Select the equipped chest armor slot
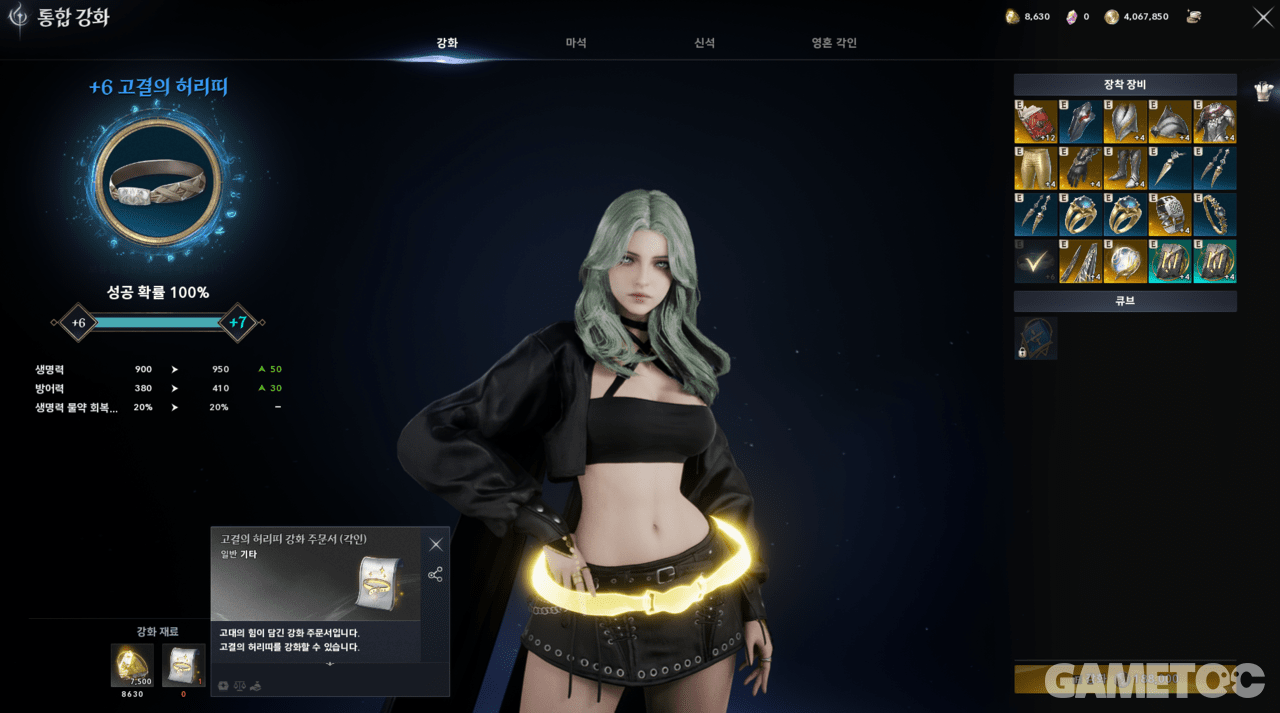The width and height of the screenshot is (1280, 713). (x=1215, y=122)
